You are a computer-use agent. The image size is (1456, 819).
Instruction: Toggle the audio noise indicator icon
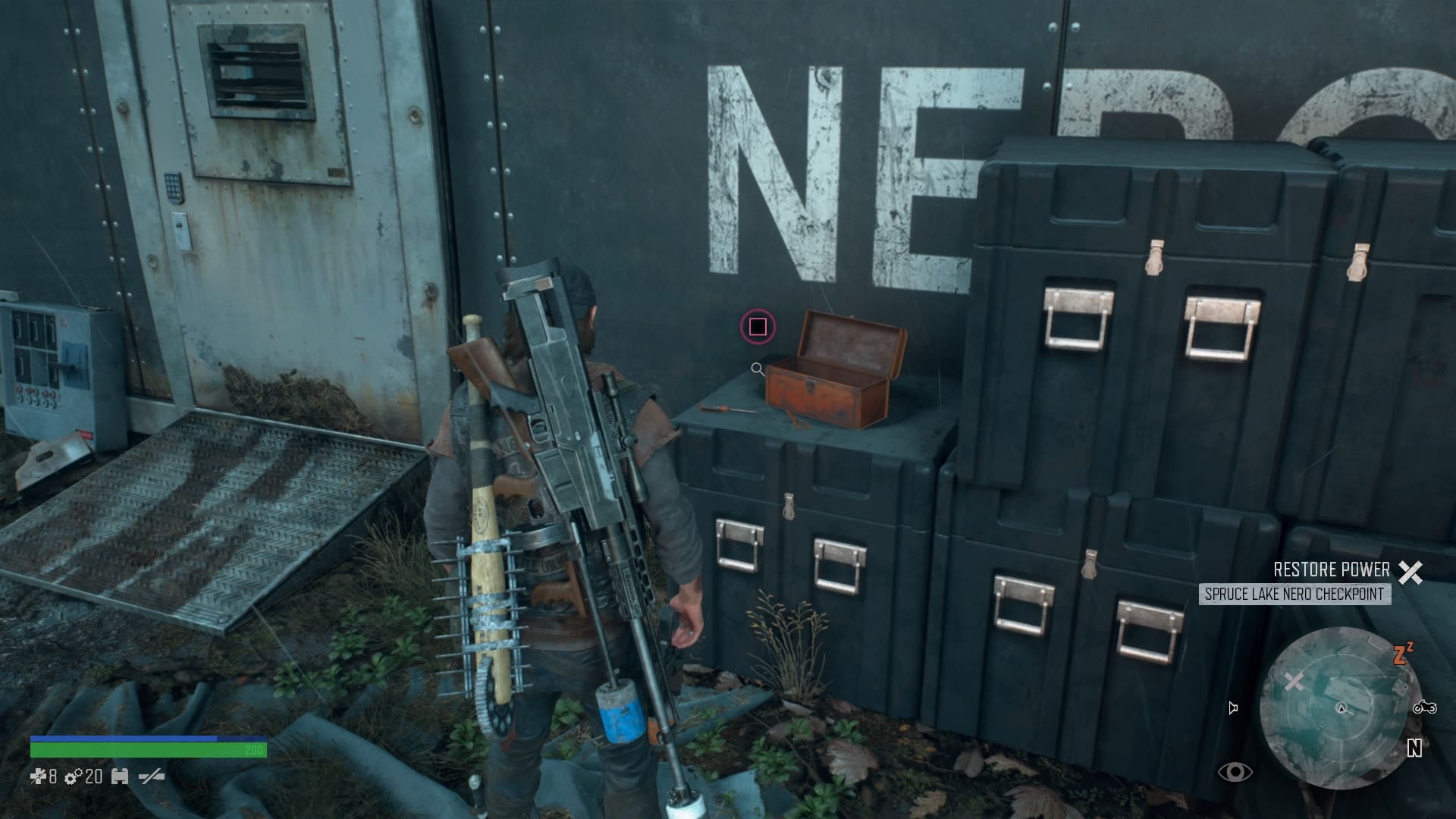(1233, 708)
